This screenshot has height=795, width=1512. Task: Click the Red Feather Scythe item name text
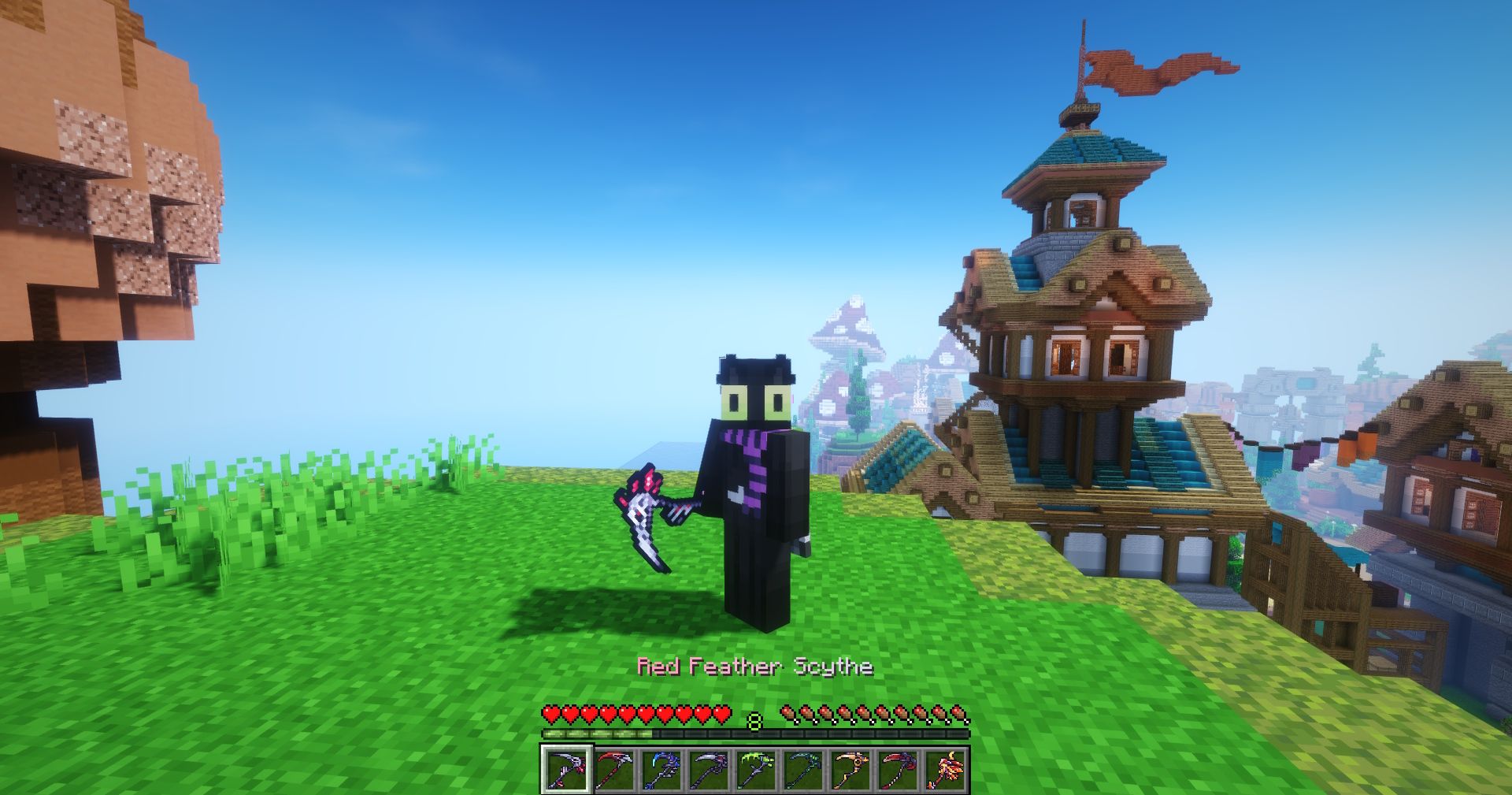point(754,669)
